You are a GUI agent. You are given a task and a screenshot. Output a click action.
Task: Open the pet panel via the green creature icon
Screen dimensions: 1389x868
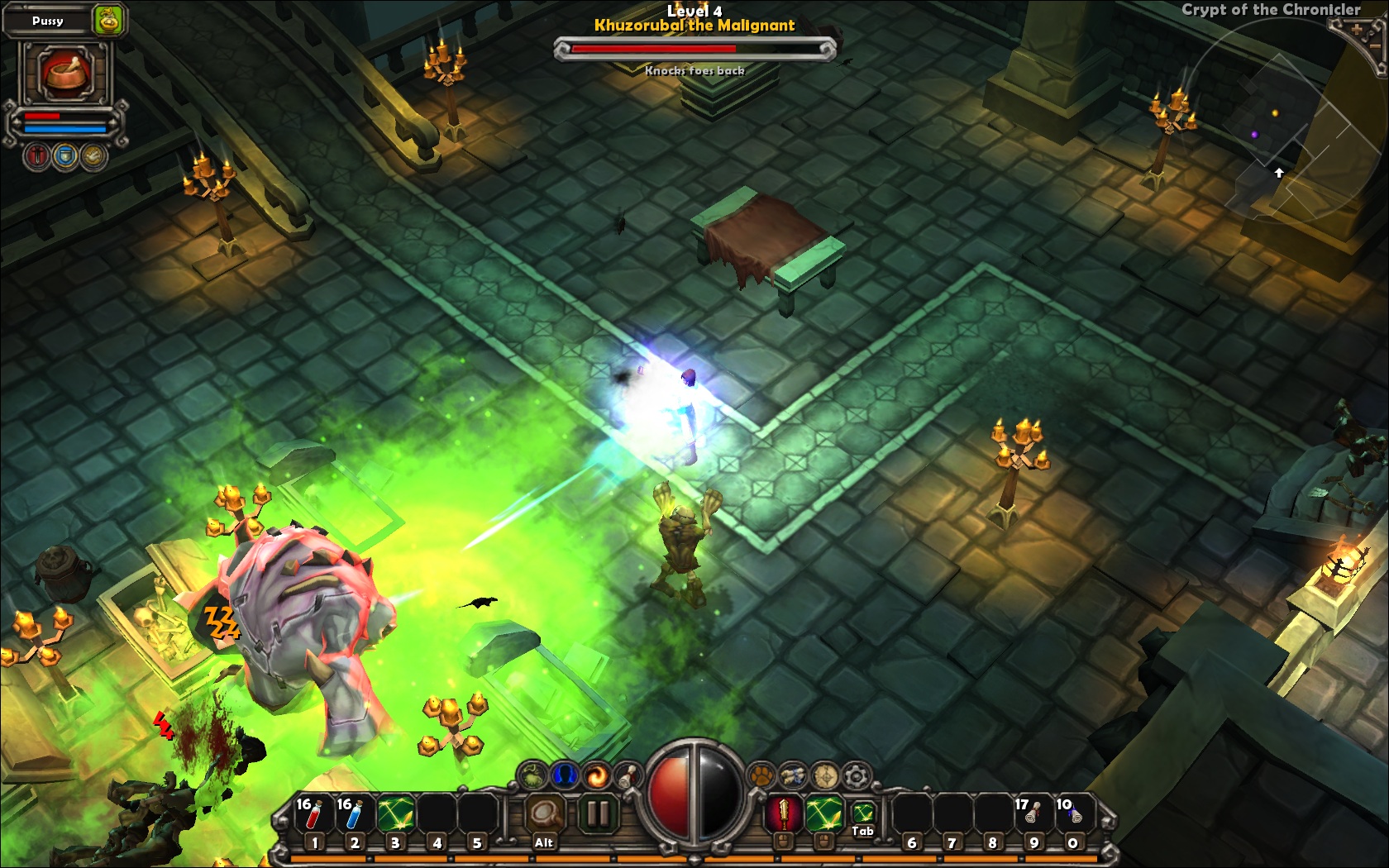[x=534, y=775]
